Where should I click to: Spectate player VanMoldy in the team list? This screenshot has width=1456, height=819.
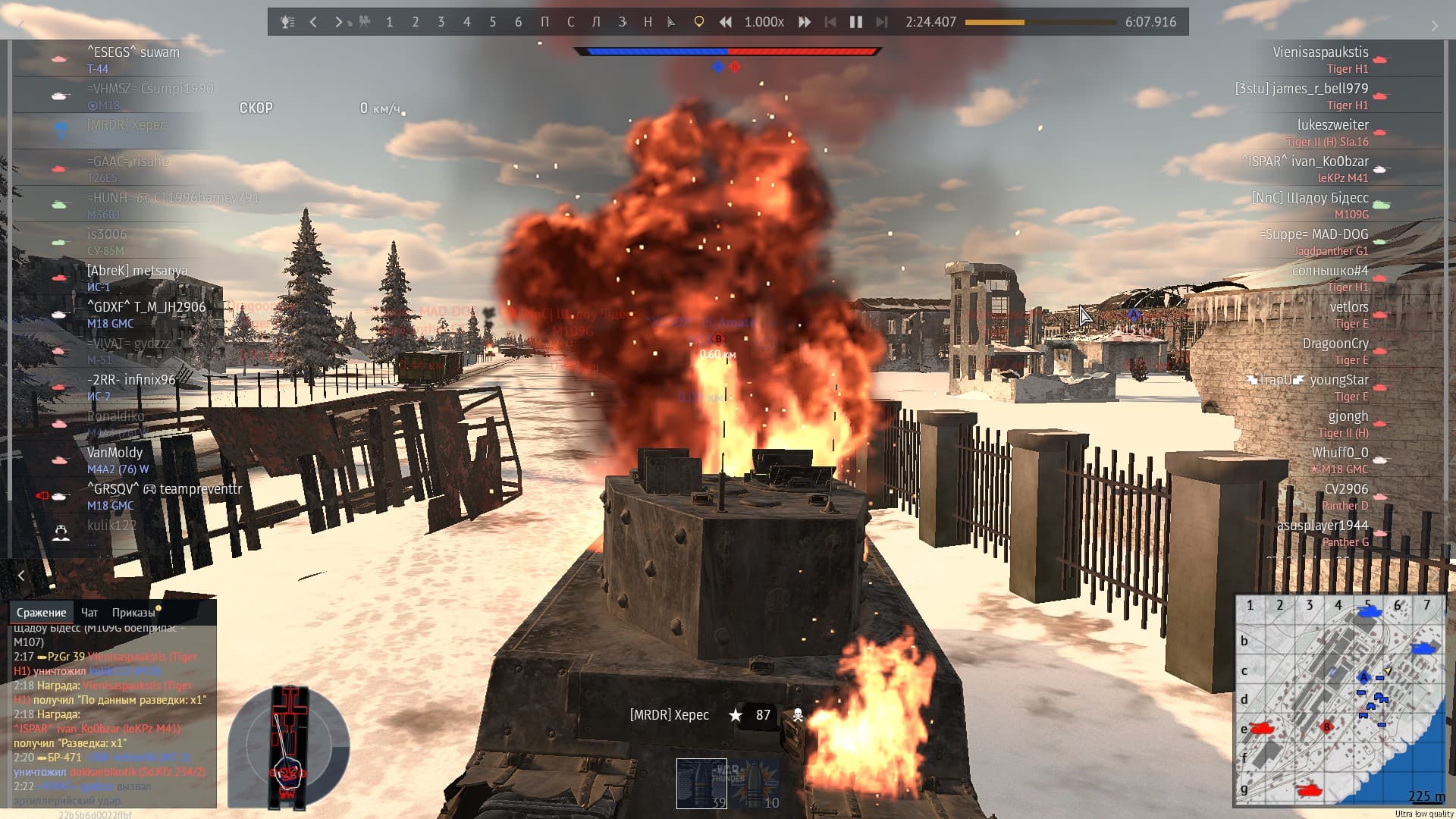click(x=115, y=453)
